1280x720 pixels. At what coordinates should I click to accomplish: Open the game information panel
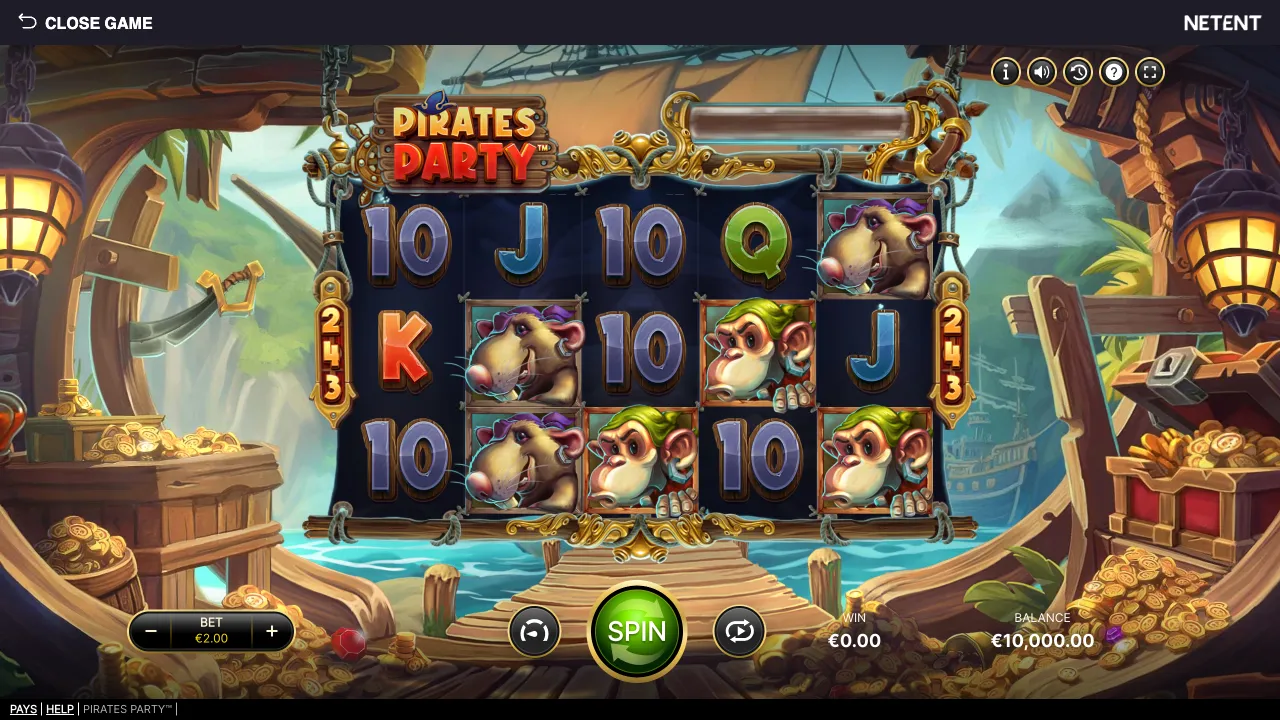tap(1005, 71)
